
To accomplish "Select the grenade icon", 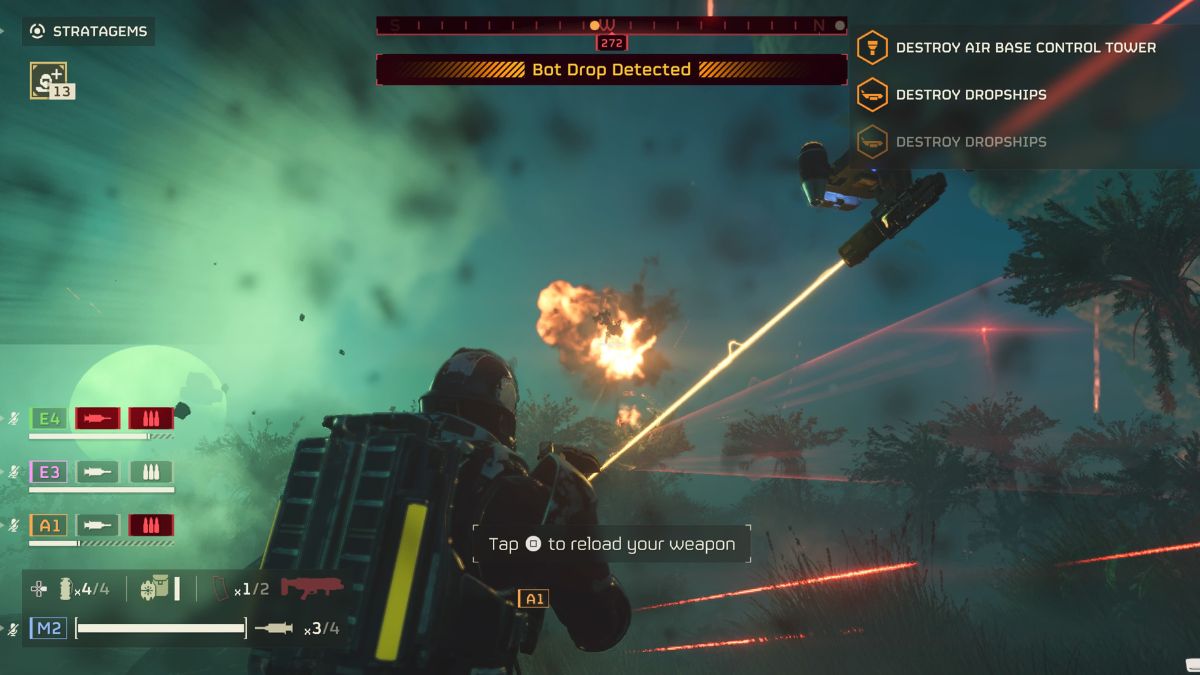I will pos(65,588).
